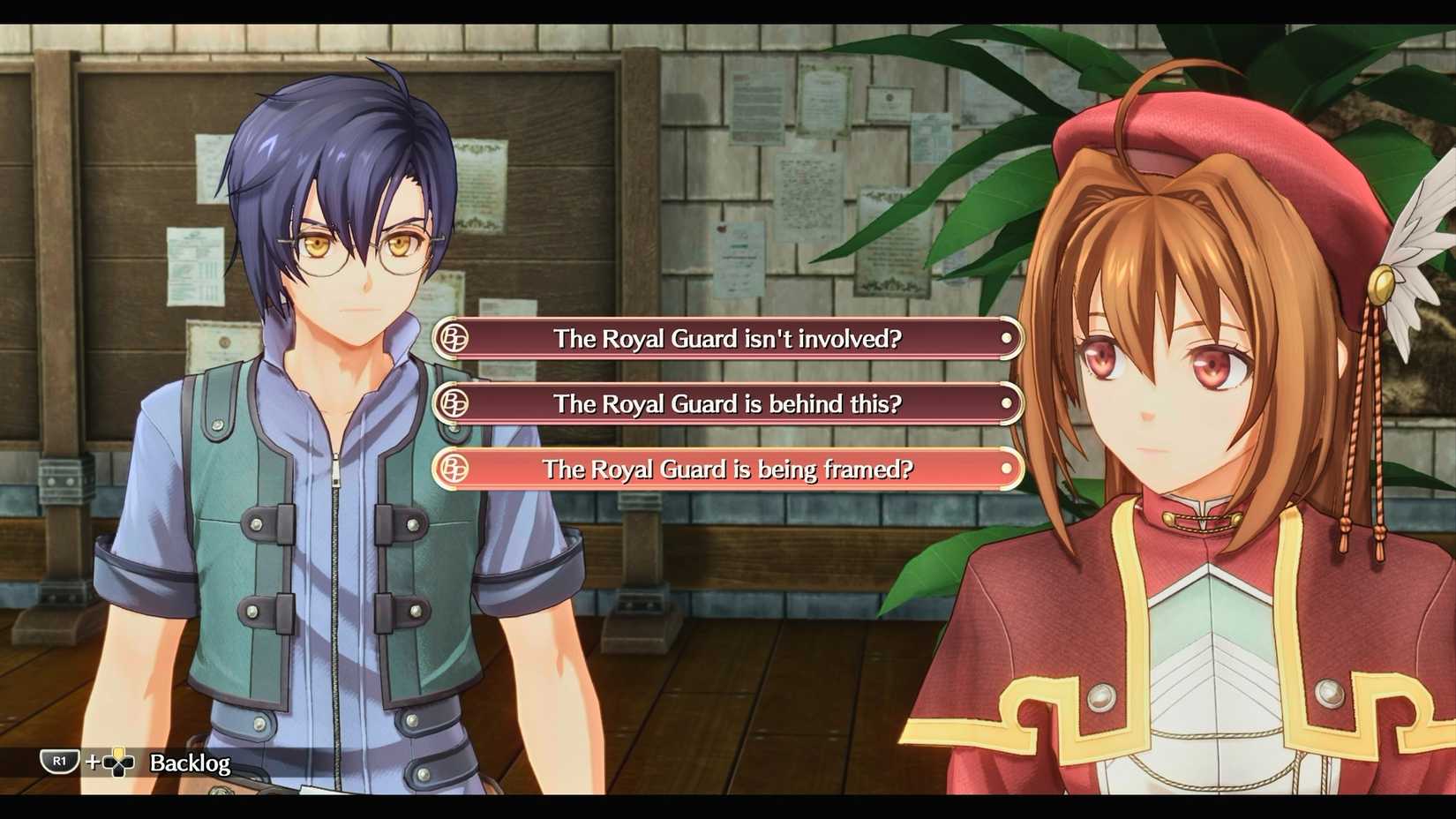Click the BP icon on the first dialogue option
The height and width of the screenshot is (819, 1456).
click(x=453, y=338)
